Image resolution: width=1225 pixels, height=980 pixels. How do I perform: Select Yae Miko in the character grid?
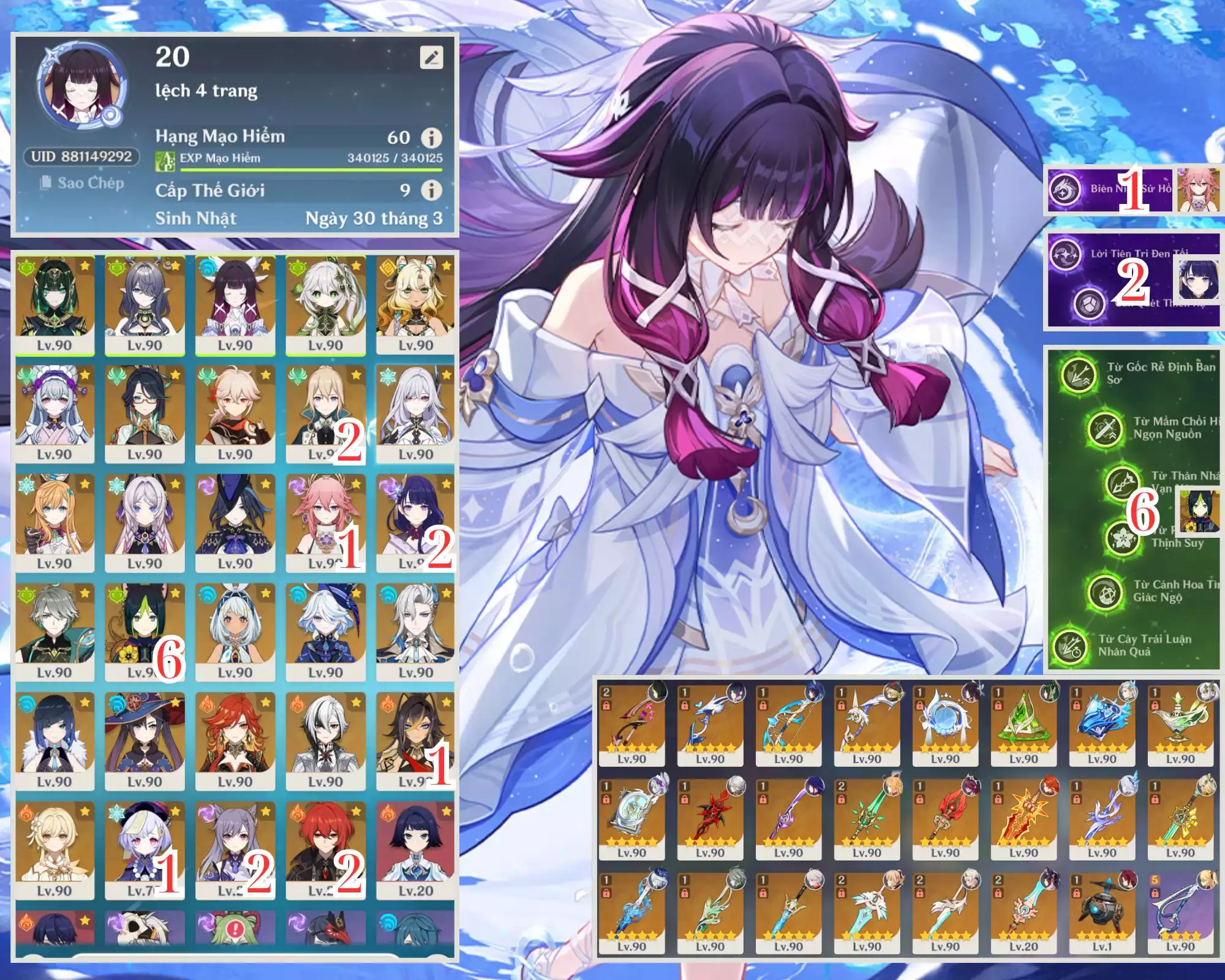[325, 522]
